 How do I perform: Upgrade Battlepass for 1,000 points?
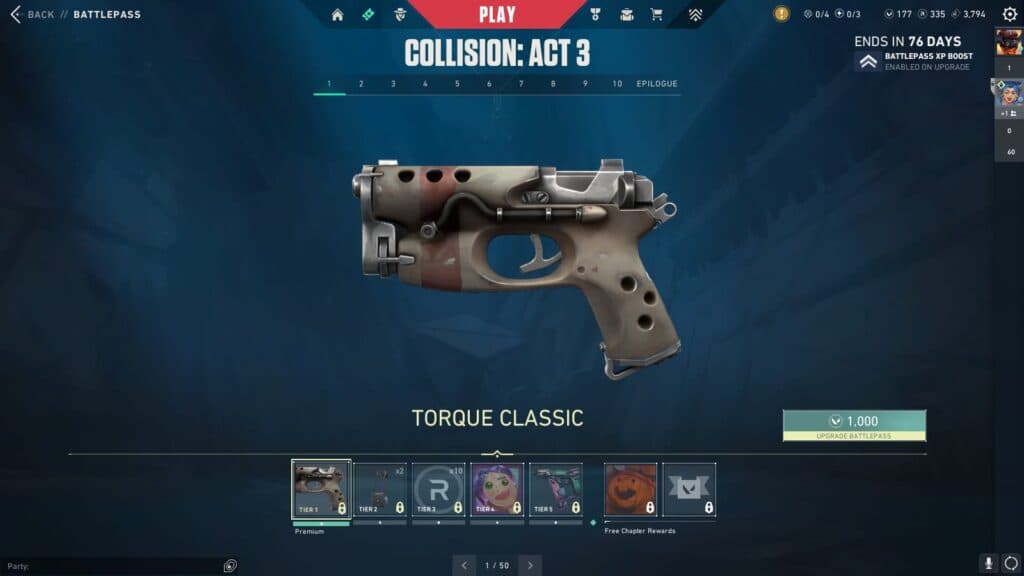[x=854, y=425]
